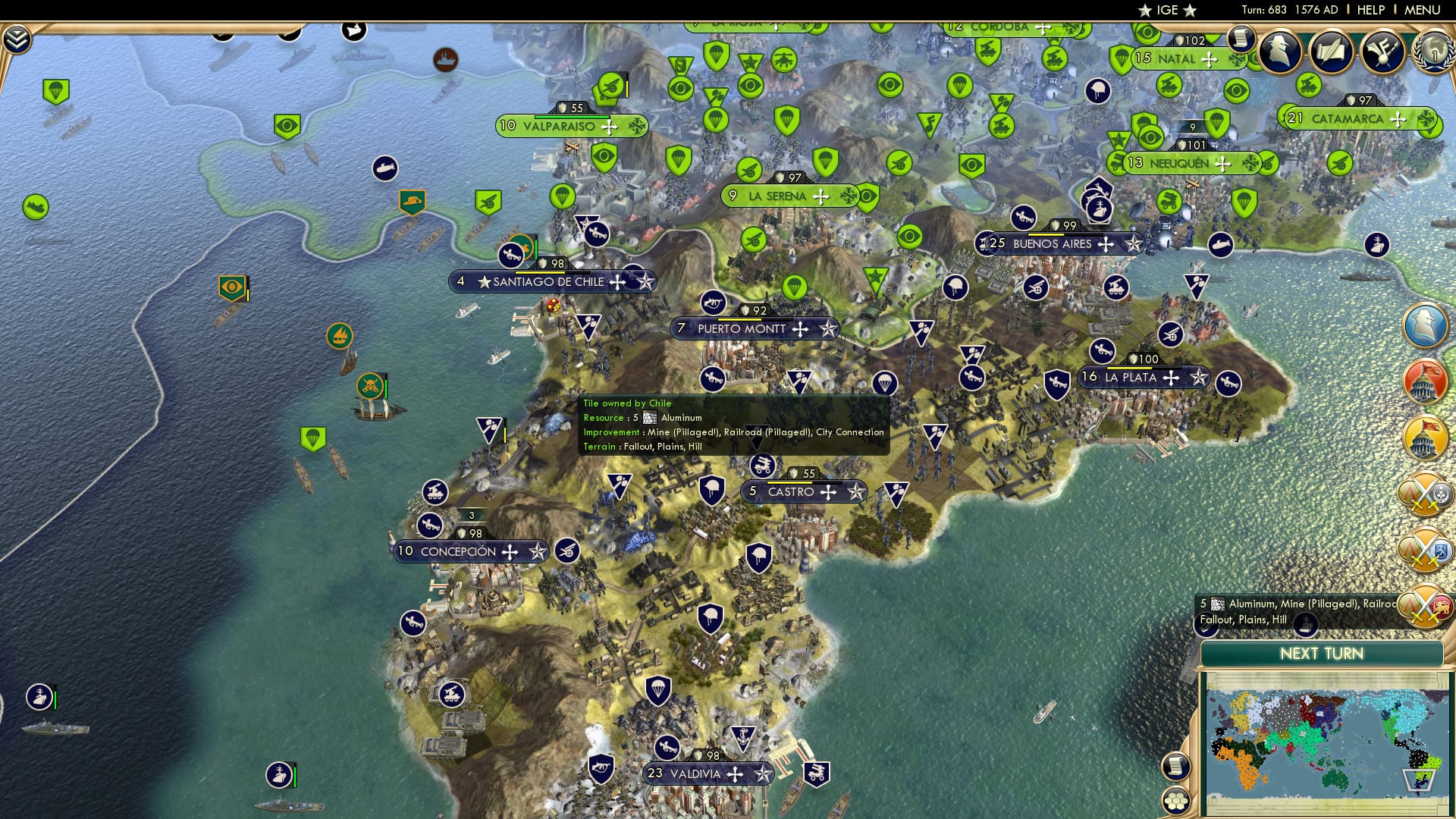Collapse the panel with the double chevron top-left
Image resolution: width=1456 pixels, height=819 pixels.
(16, 39)
